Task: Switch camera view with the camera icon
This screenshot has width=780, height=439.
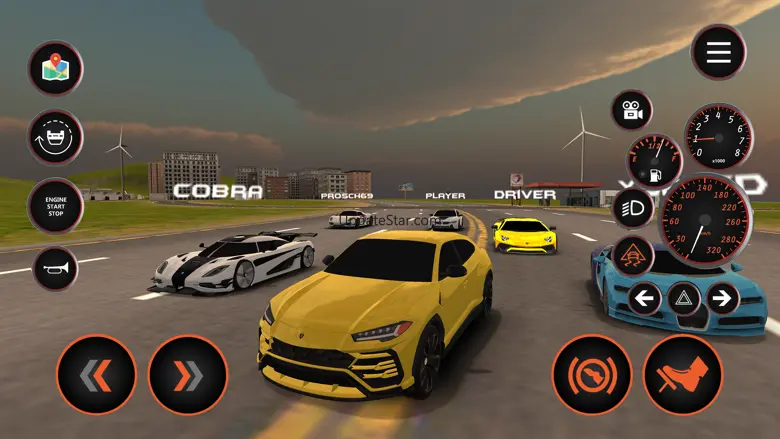Action: click(x=632, y=110)
